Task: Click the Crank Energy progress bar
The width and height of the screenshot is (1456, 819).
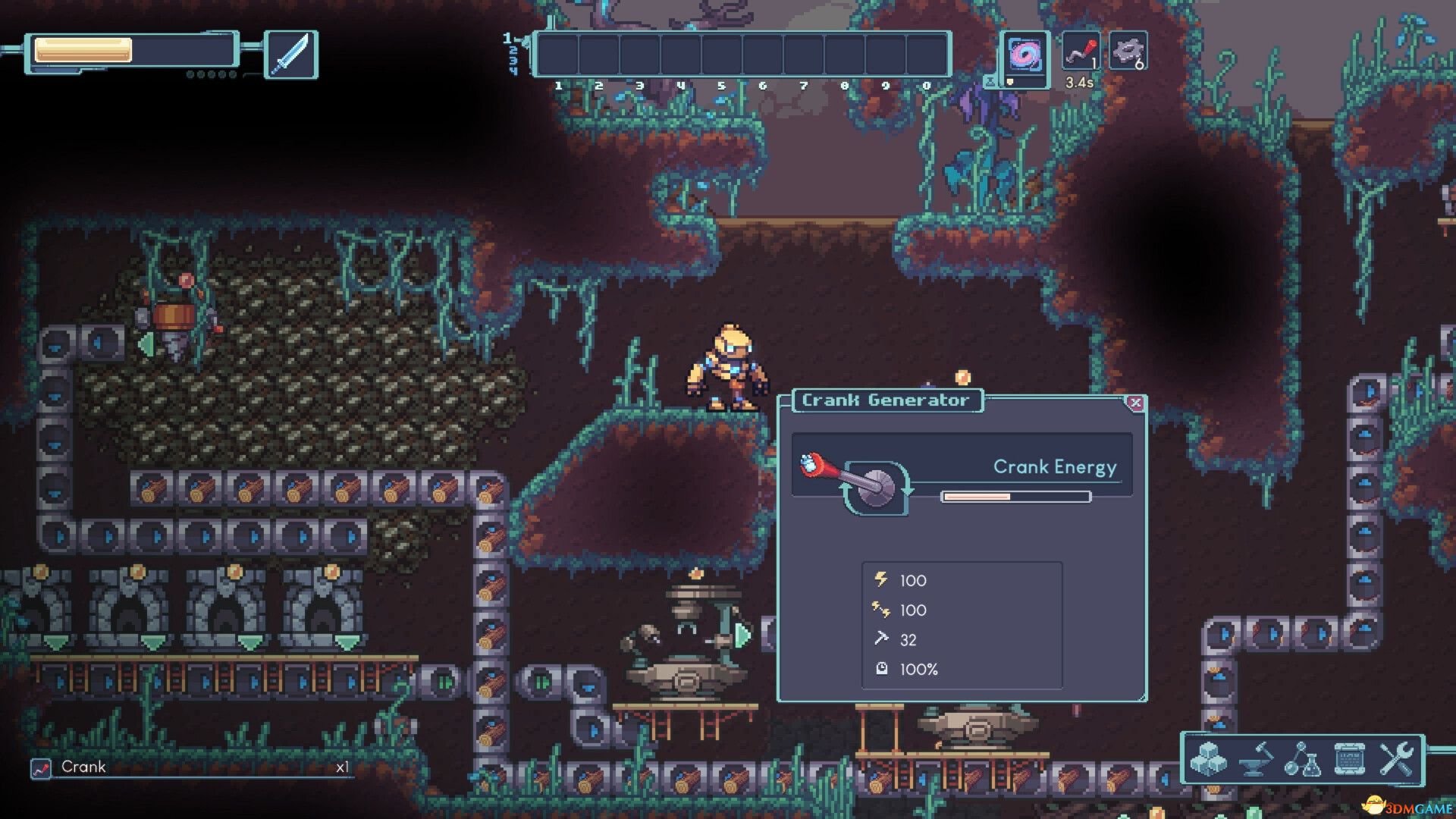Action: (1015, 495)
